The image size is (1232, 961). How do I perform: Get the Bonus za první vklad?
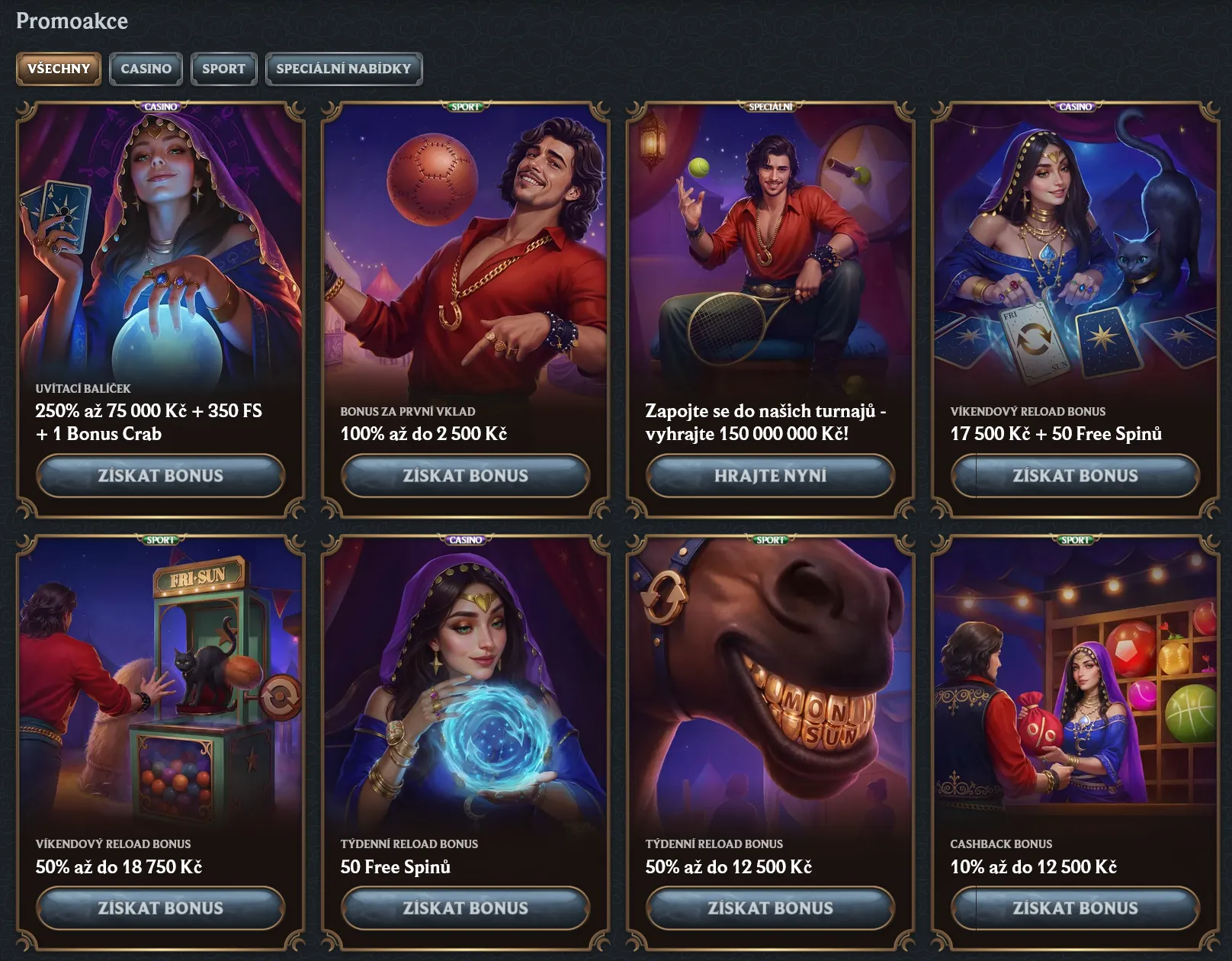tap(465, 475)
